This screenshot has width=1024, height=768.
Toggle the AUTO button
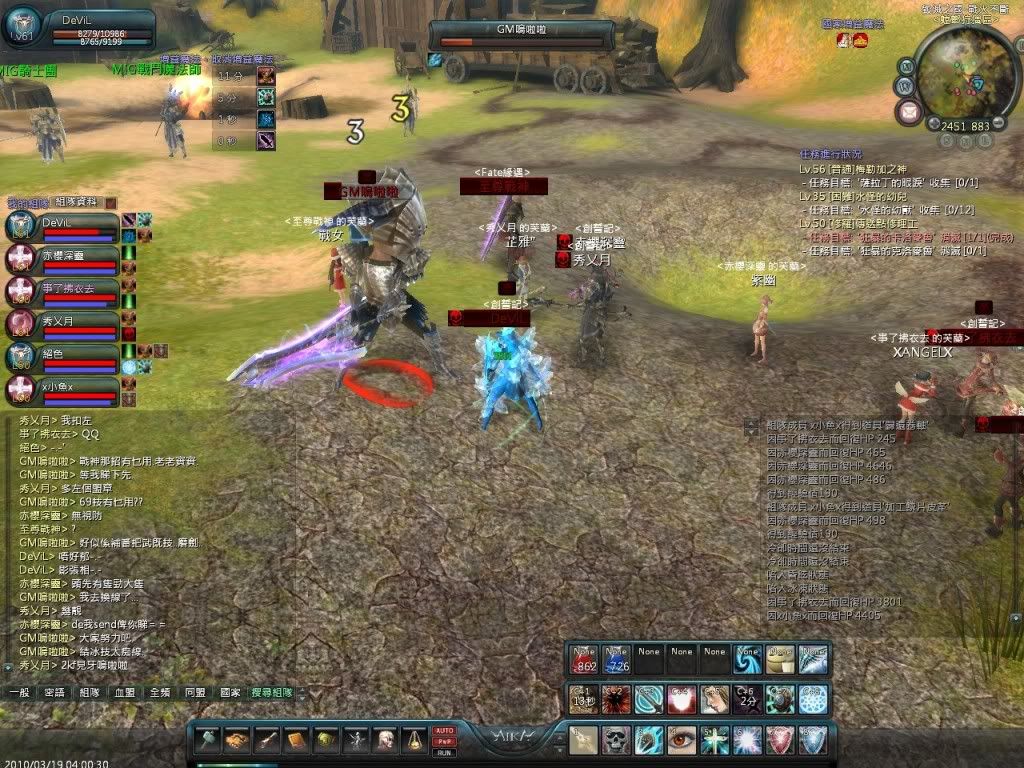click(x=445, y=731)
